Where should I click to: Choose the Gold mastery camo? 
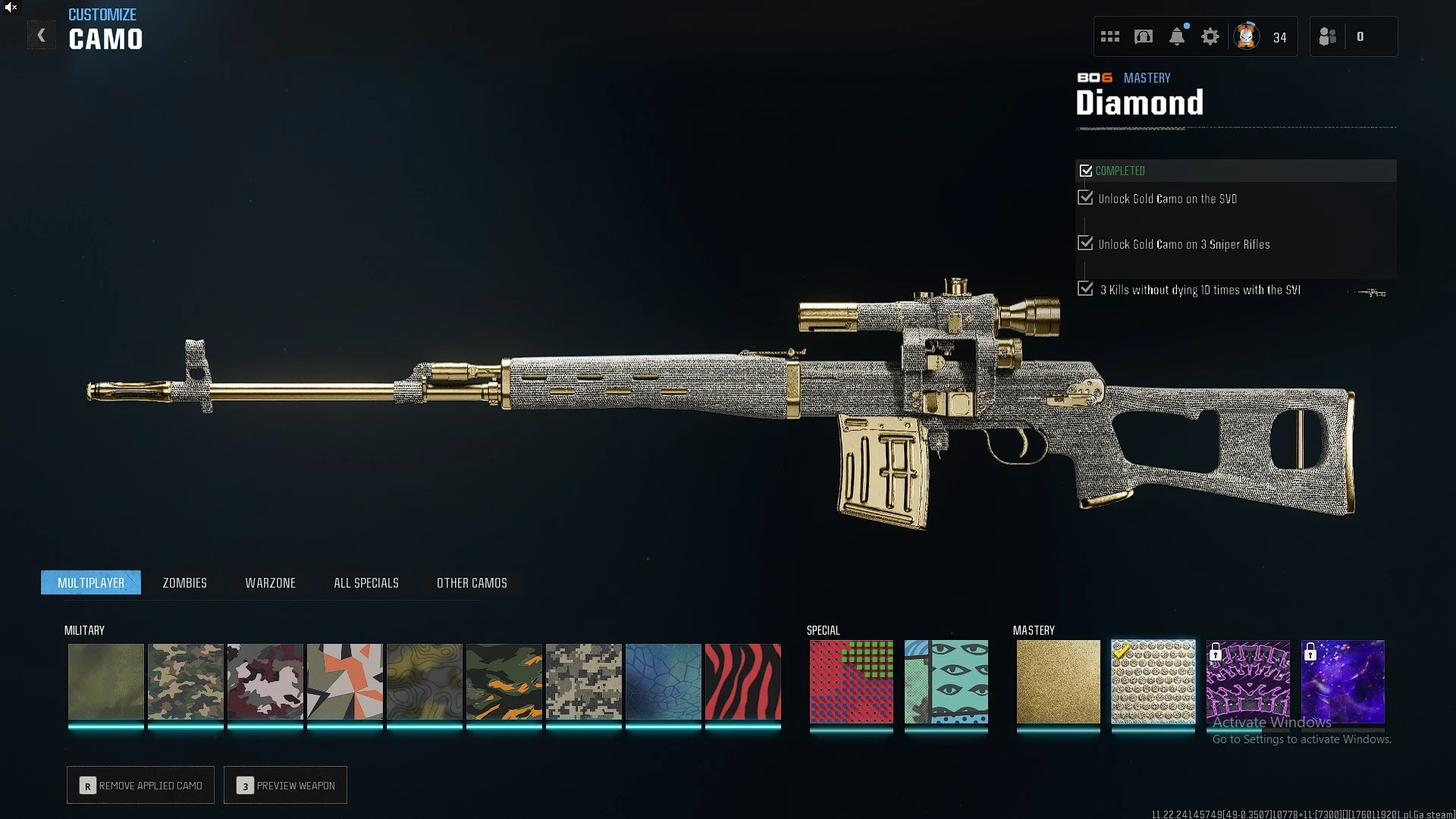(x=1058, y=681)
